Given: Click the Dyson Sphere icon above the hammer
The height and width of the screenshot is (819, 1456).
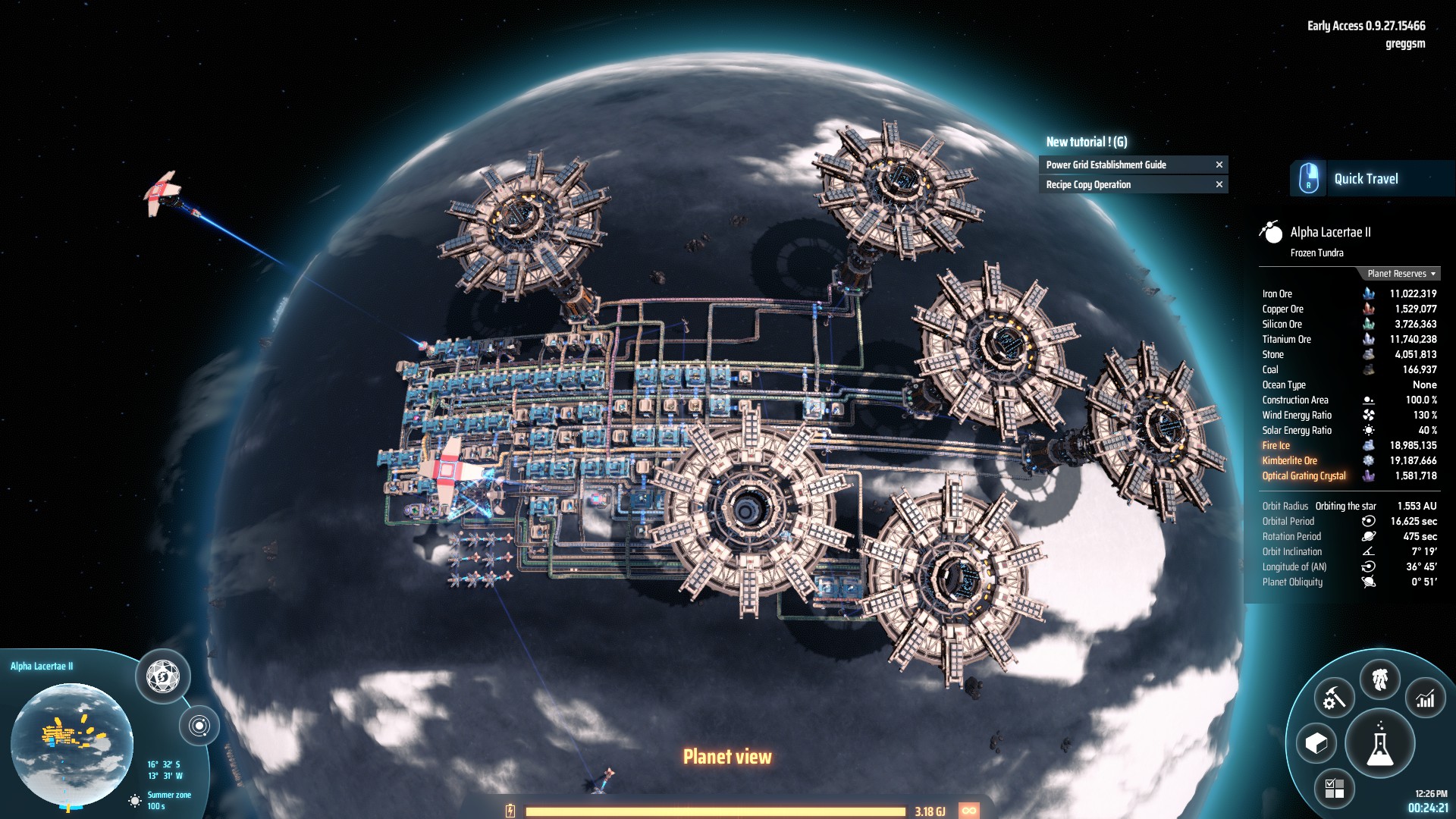Looking at the screenshot, I should tap(1380, 679).
